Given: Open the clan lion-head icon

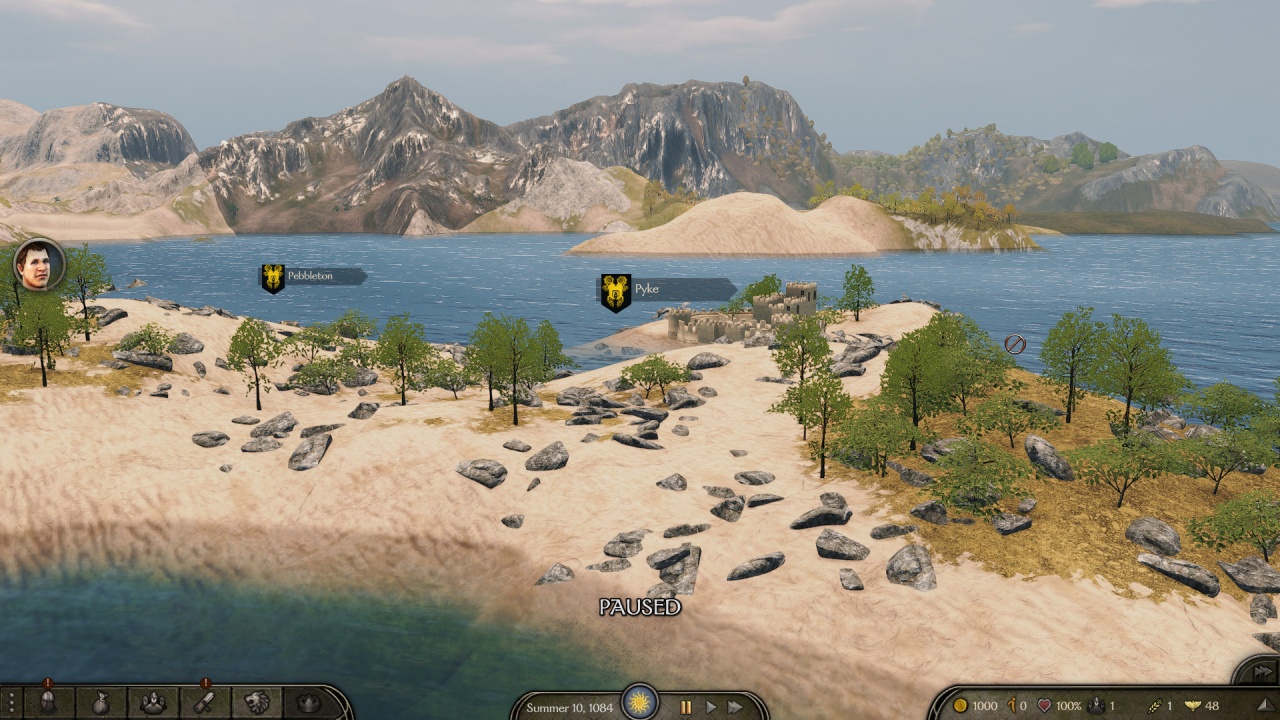Looking at the screenshot, I should 257,703.
